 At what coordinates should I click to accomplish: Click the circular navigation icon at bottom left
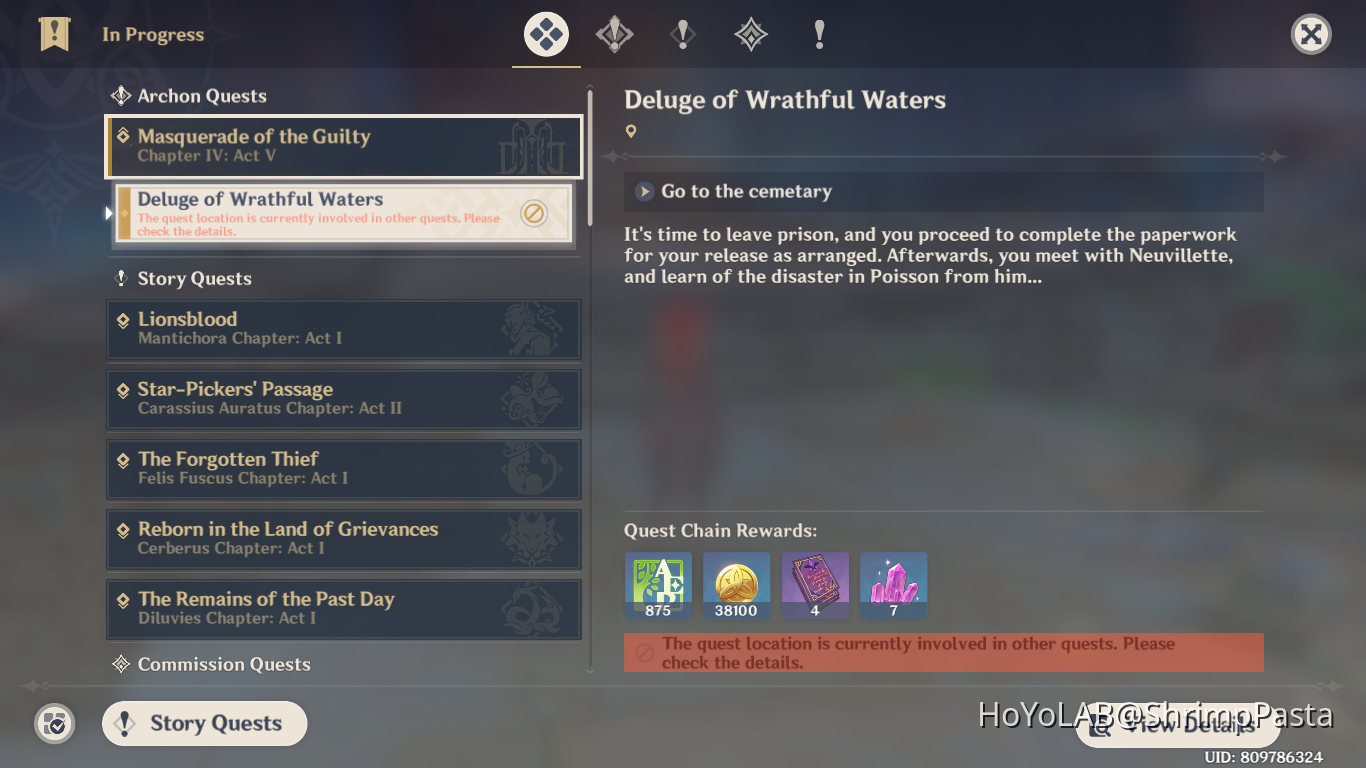click(x=54, y=724)
